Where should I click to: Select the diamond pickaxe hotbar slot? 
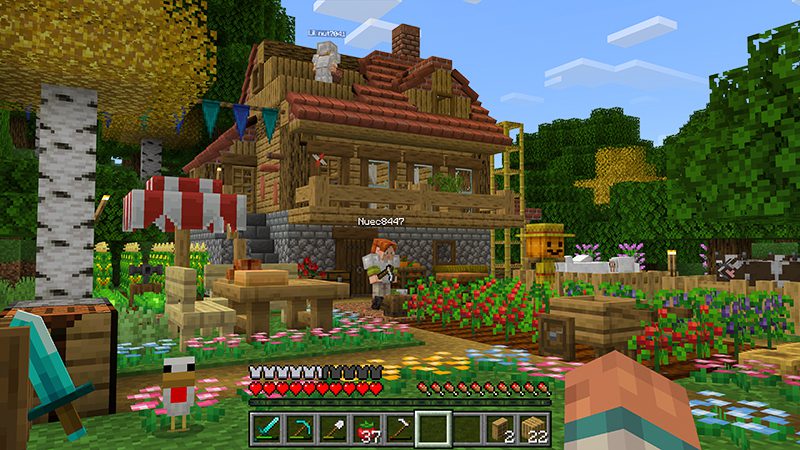pyautogui.click(x=298, y=428)
